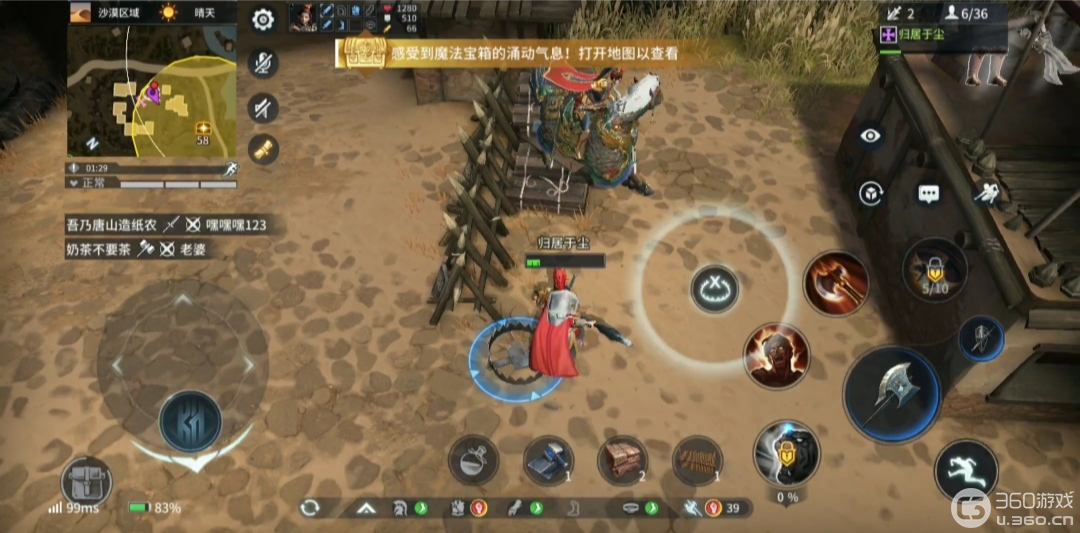
Task: Select the wooden spike barricade item slot
Action: 697,461
